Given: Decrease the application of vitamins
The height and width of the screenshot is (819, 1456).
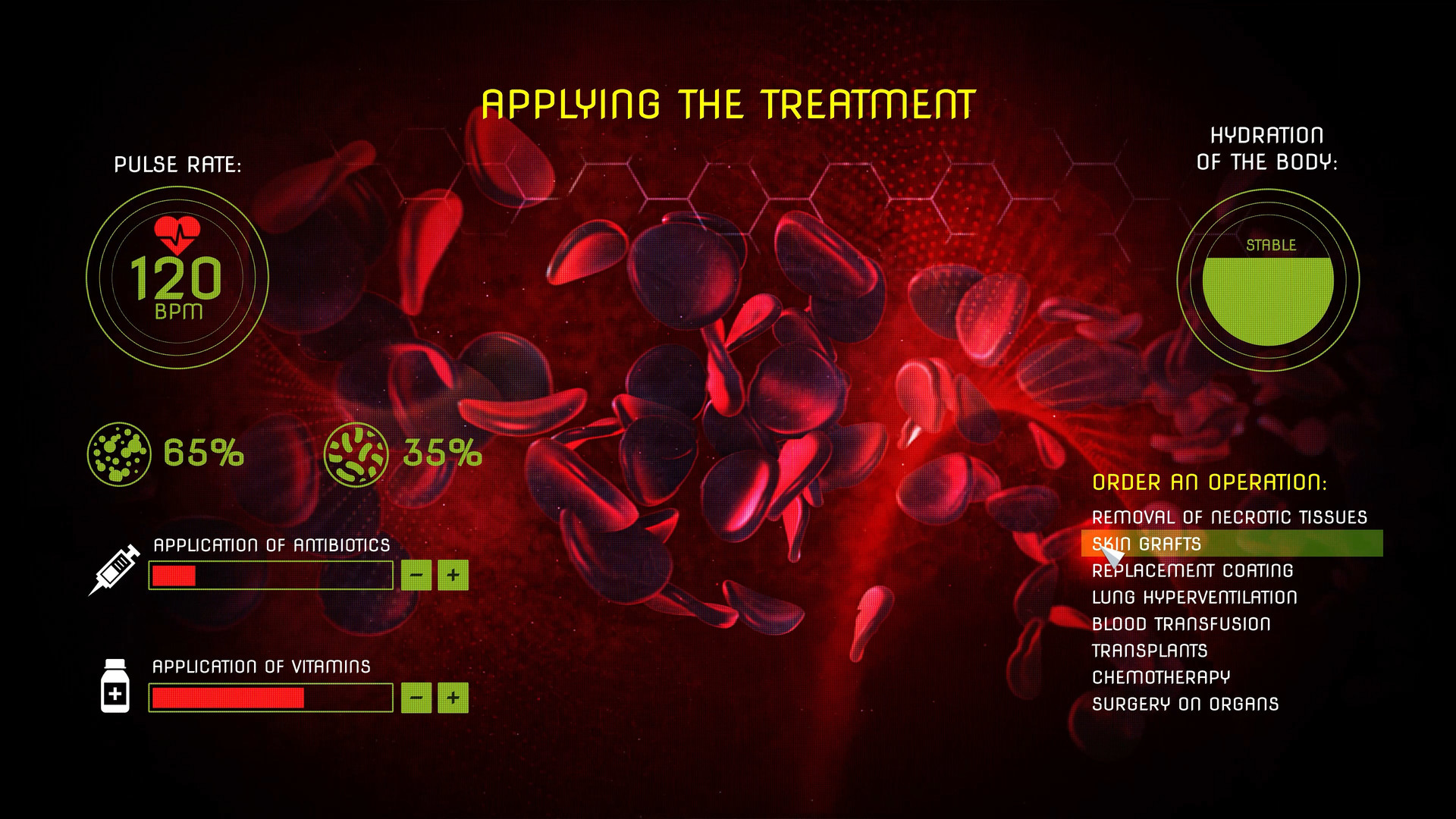Looking at the screenshot, I should click(x=415, y=696).
